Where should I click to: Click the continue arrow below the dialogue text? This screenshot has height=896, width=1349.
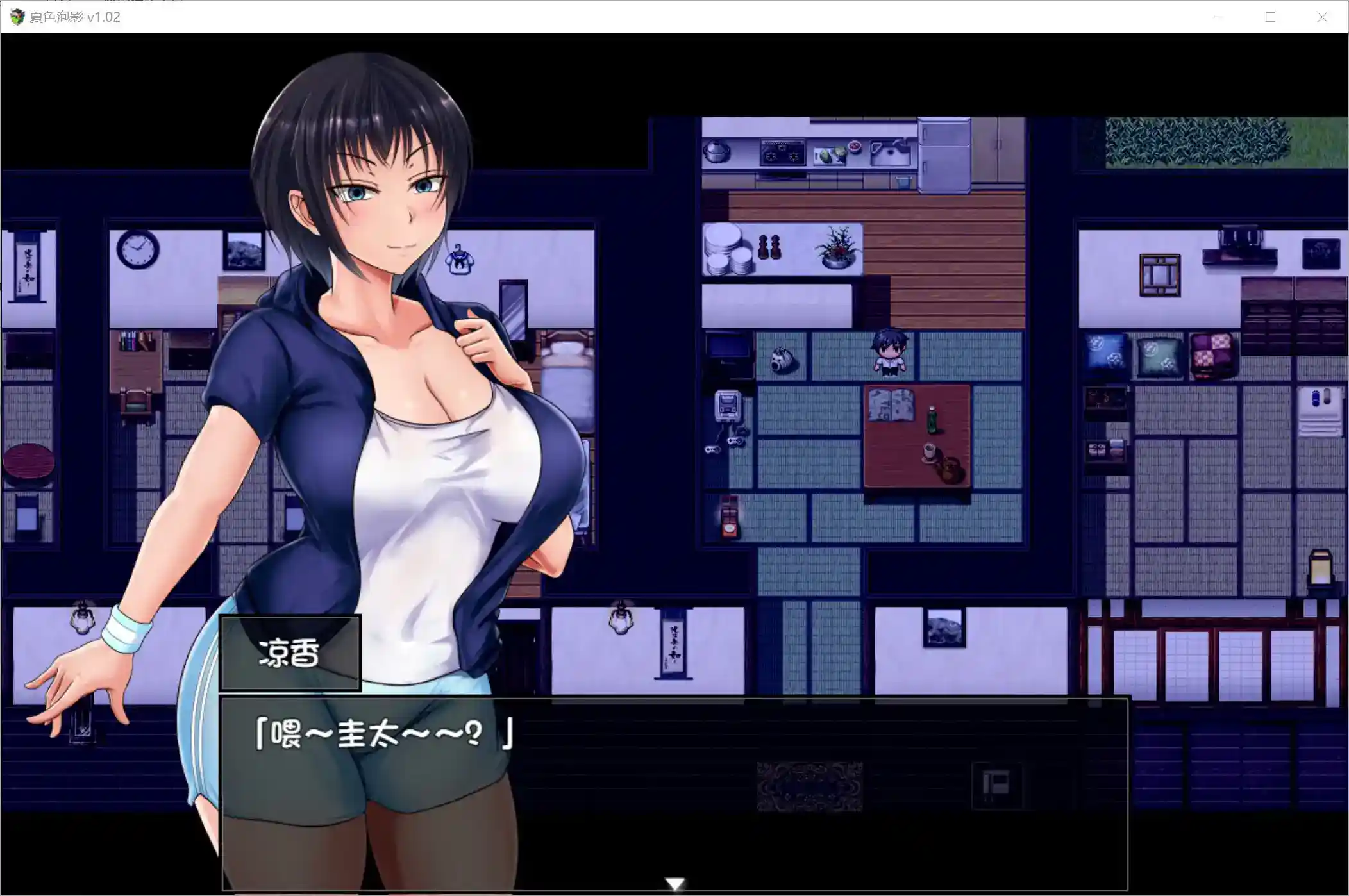675,883
